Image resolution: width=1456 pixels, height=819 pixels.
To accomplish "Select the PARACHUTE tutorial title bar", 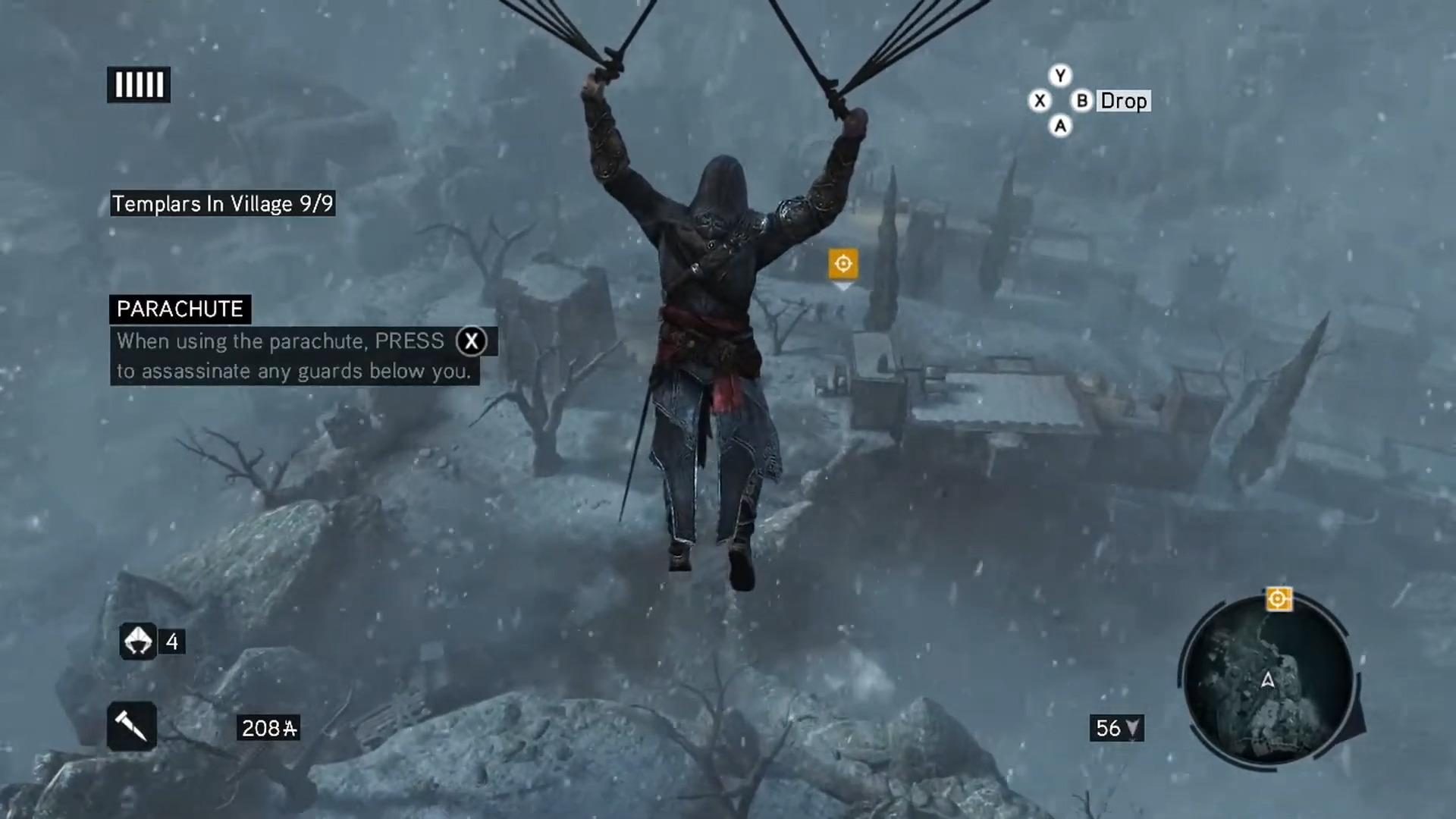I will (x=180, y=309).
